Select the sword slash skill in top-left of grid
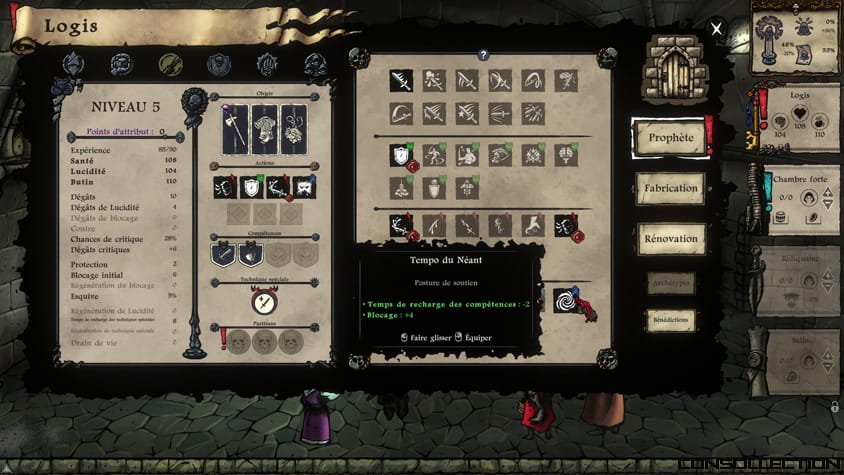 point(401,80)
